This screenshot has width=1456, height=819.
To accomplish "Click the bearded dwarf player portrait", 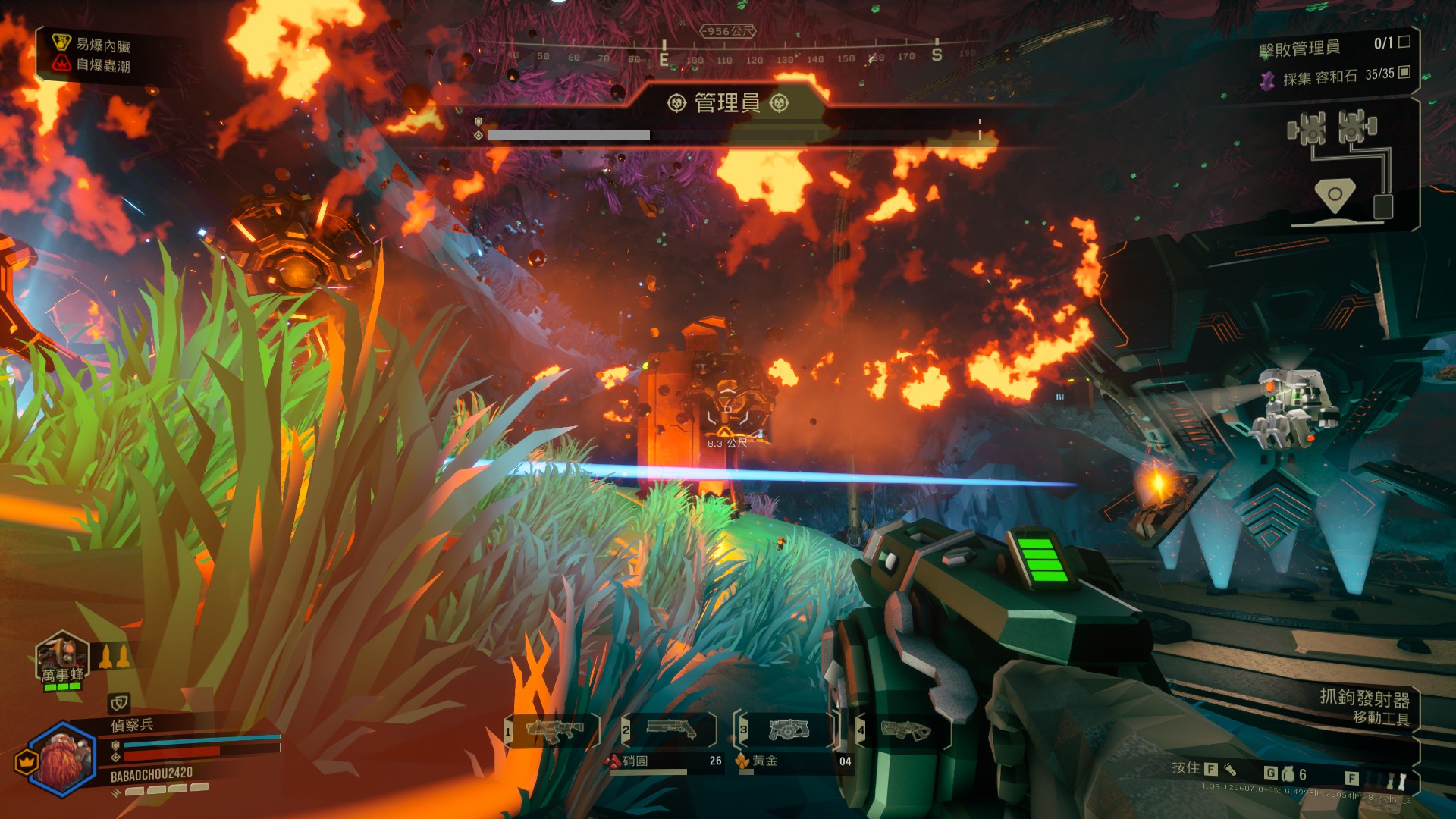I will pyautogui.click(x=64, y=758).
